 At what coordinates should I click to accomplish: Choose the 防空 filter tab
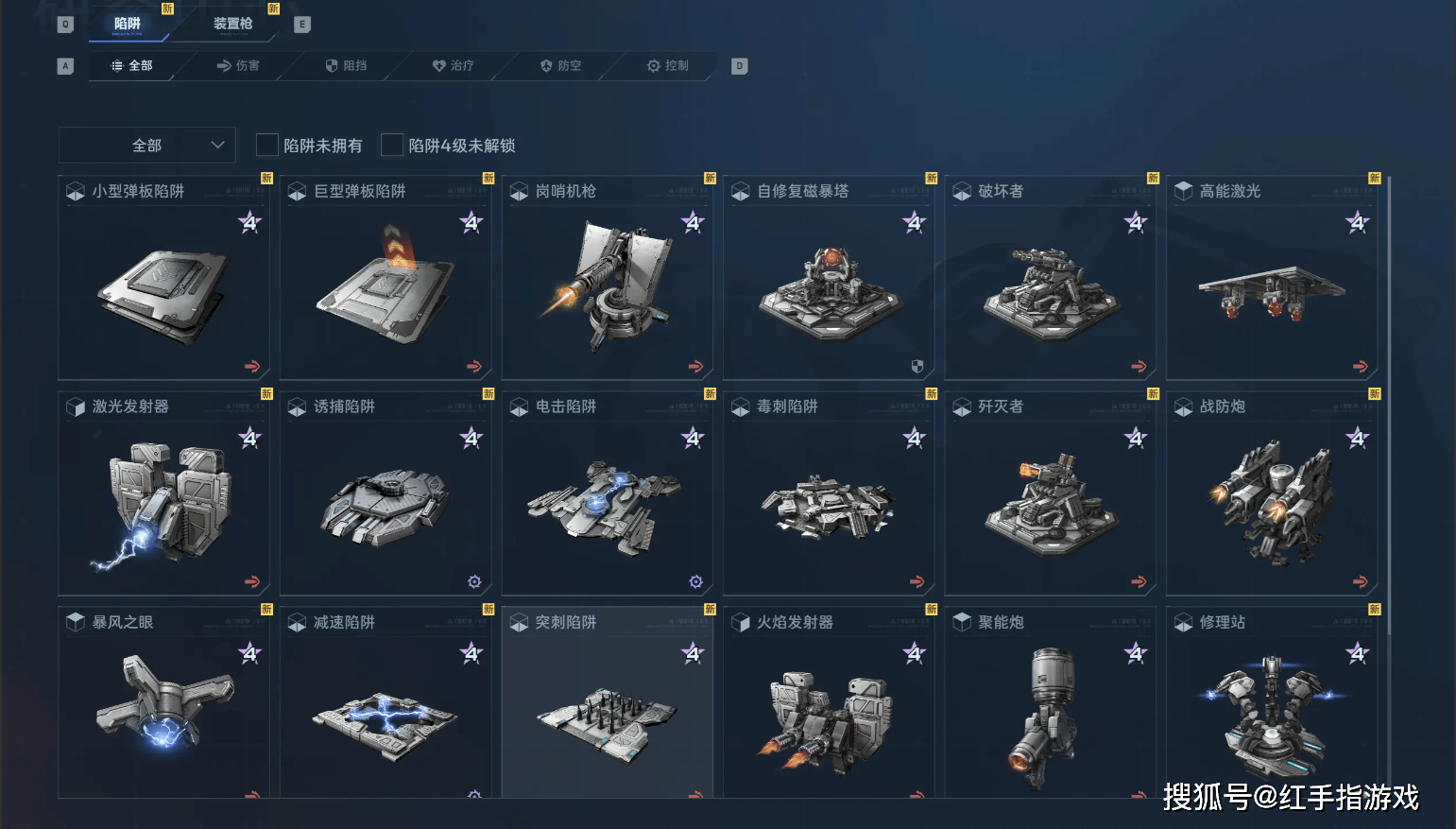tap(560, 65)
